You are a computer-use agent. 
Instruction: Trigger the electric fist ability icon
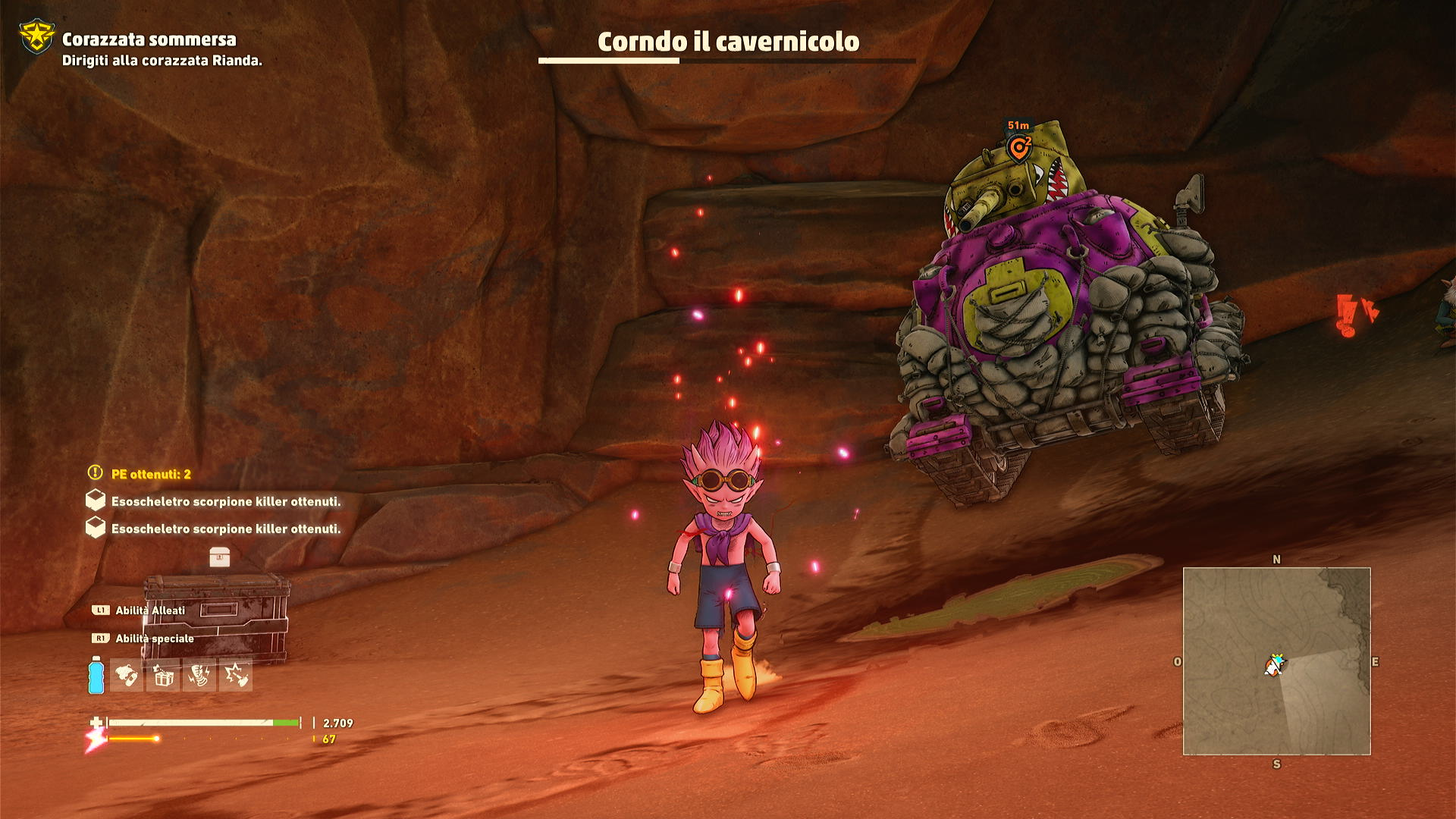tap(199, 675)
